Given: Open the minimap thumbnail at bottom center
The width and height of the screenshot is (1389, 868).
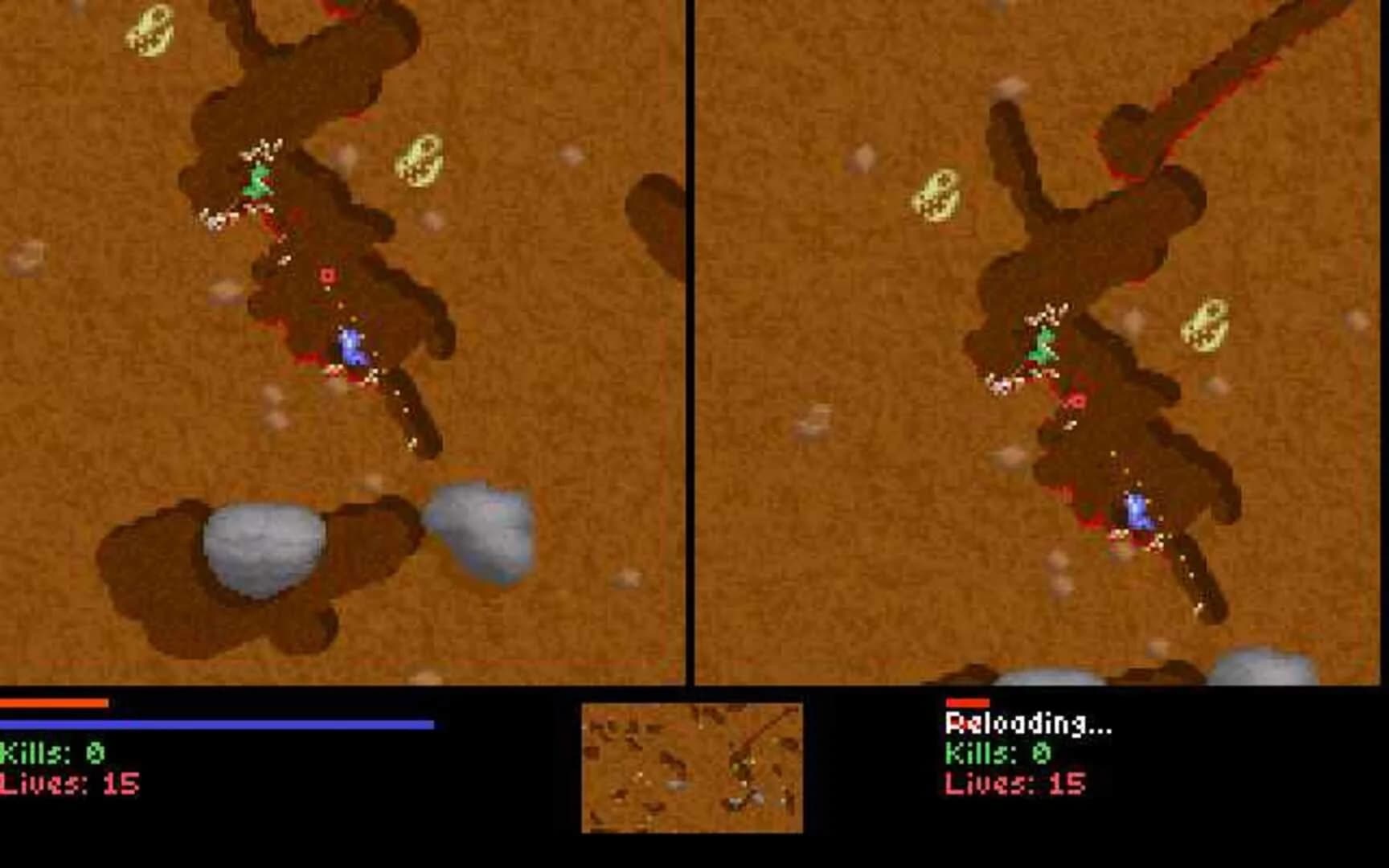Looking at the screenshot, I should 694,768.
